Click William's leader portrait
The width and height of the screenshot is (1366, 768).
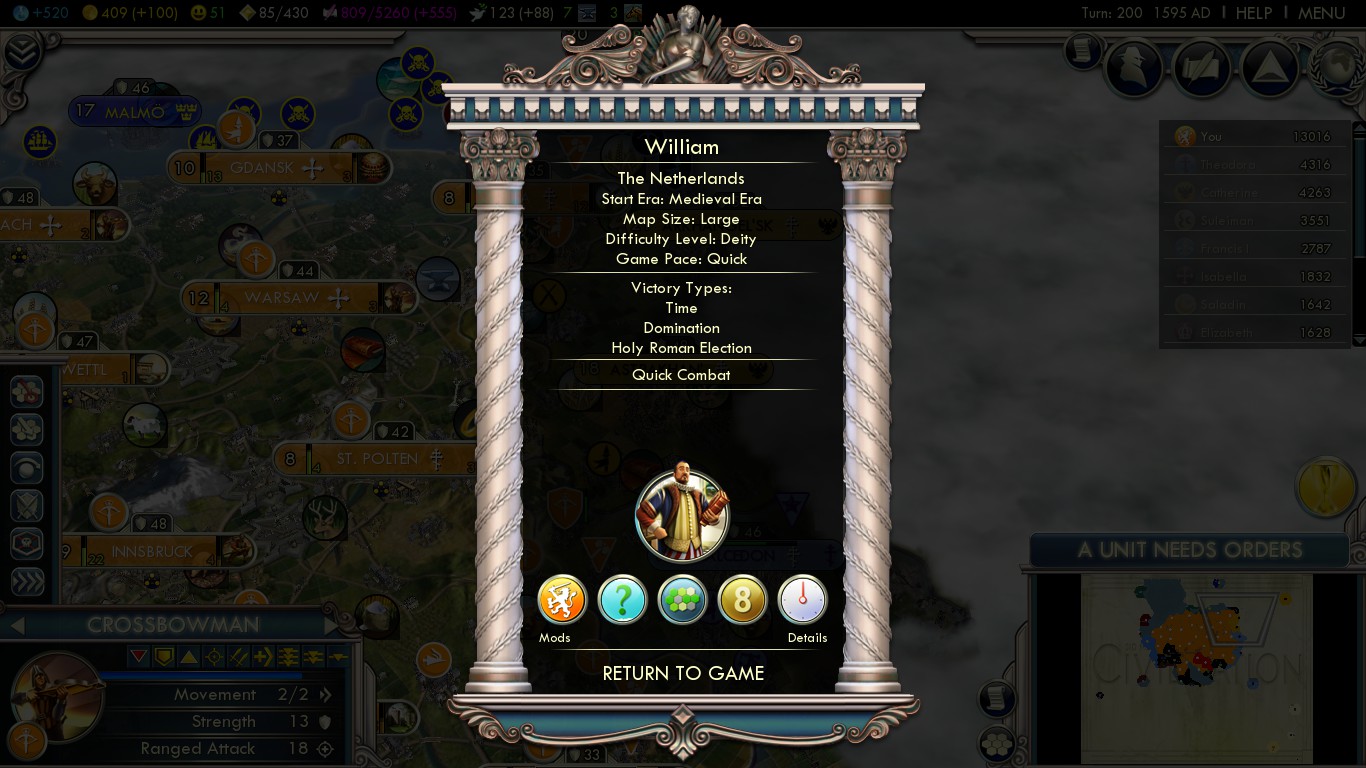pos(682,516)
